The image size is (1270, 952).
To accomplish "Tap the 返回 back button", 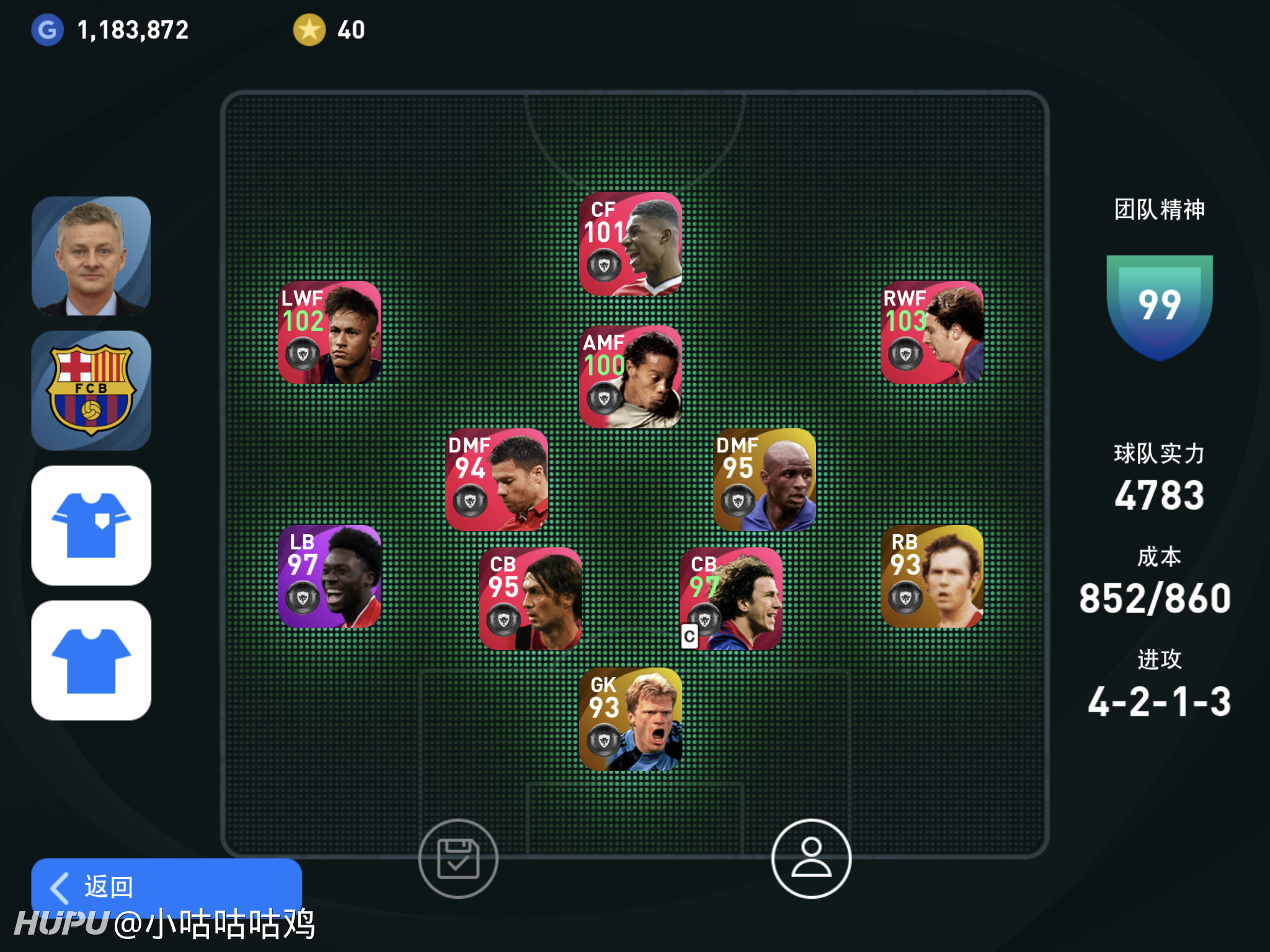I will (x=166, y=886).
